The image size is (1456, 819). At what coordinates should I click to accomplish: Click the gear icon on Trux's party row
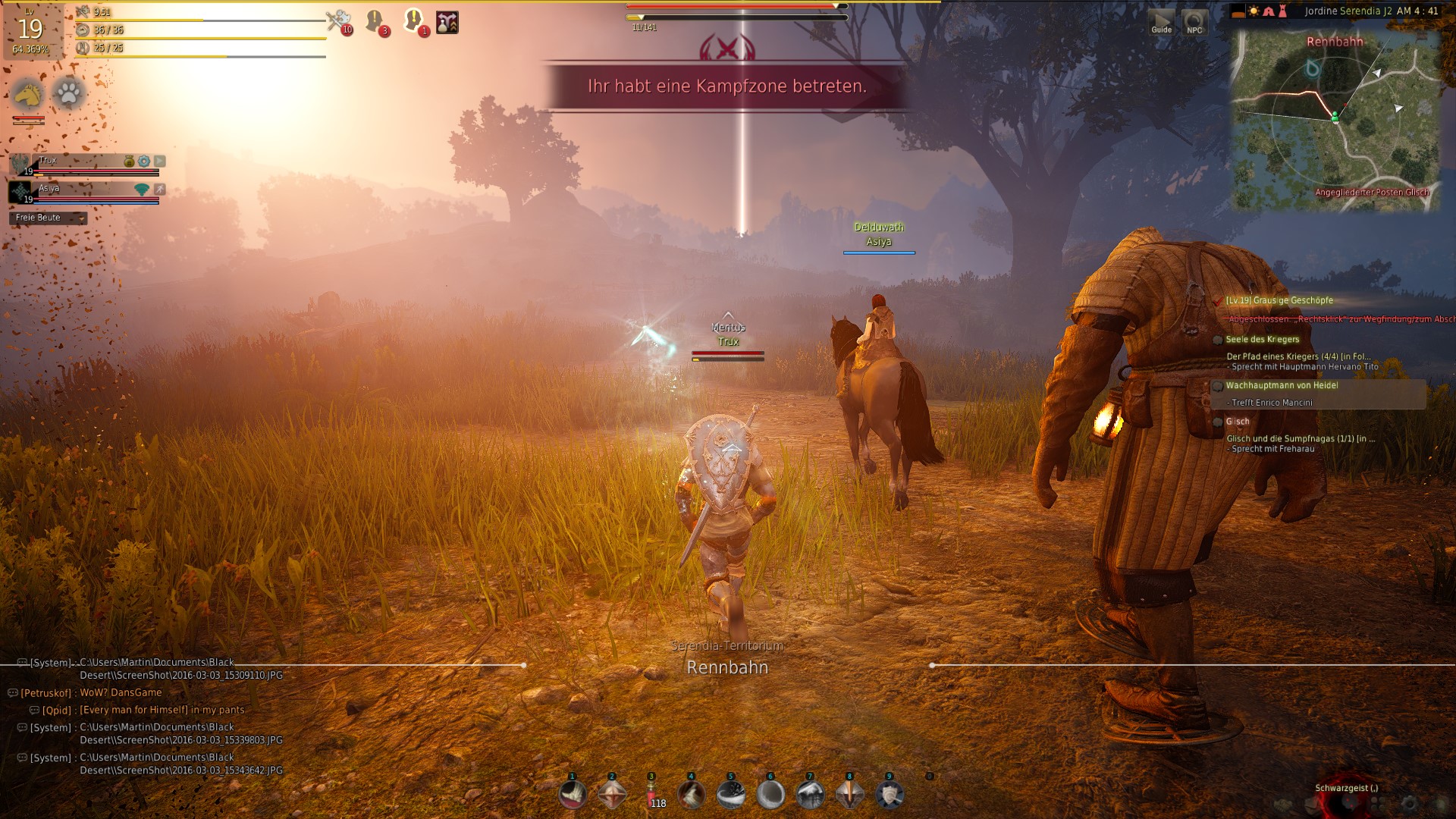point(143,161)
